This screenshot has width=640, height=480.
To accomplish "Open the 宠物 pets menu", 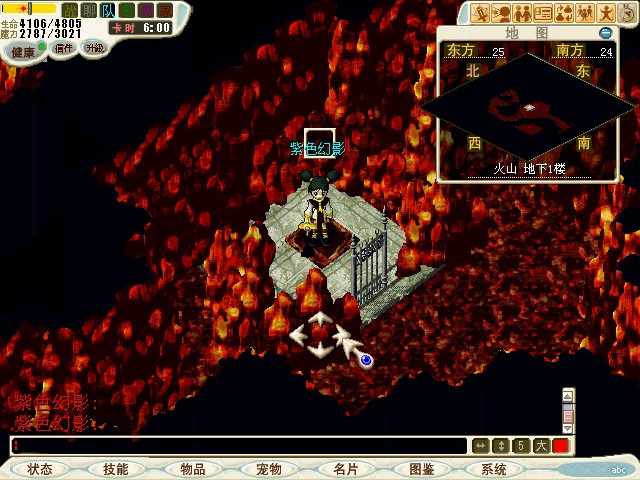I will pos(268,468).
